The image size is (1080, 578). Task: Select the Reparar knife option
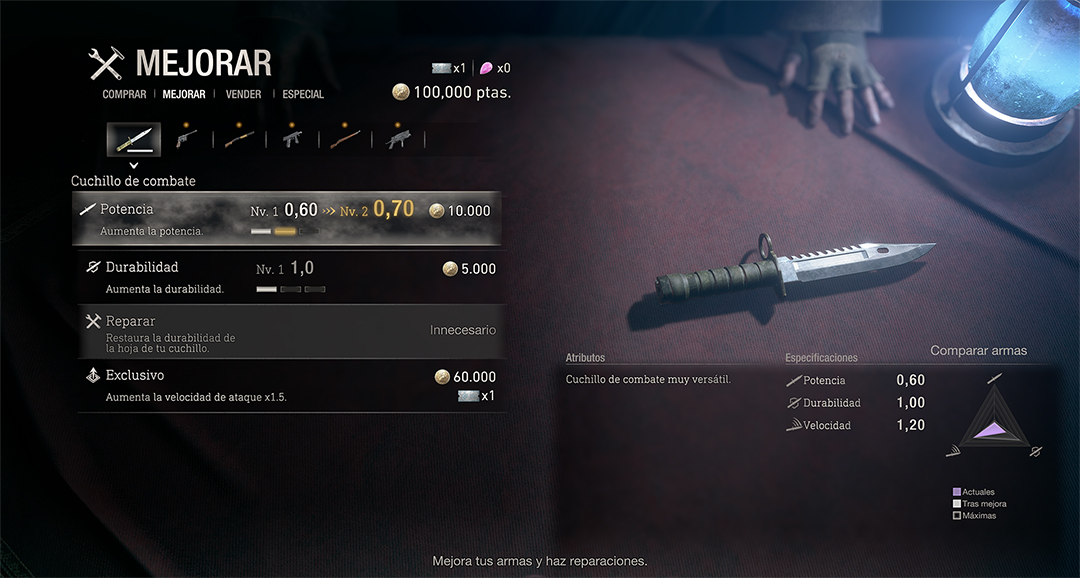(286, 332)
